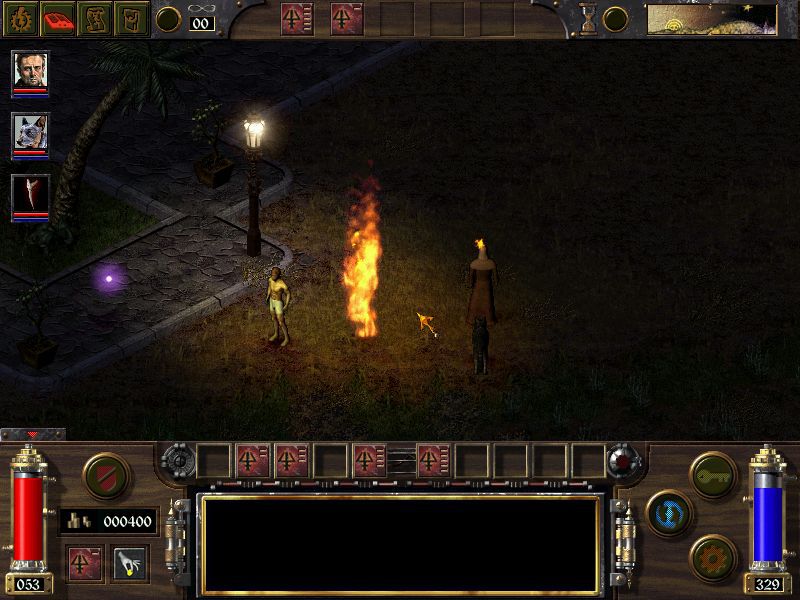
Task: Select the pointing hand cursor icon
Action: tap(129, 564)
